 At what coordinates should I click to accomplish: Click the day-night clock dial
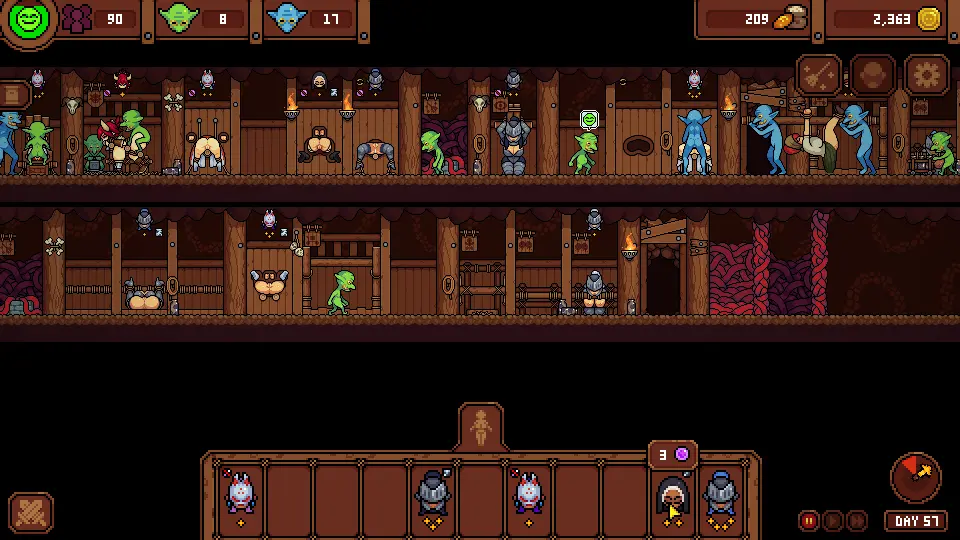pos(915,475)
